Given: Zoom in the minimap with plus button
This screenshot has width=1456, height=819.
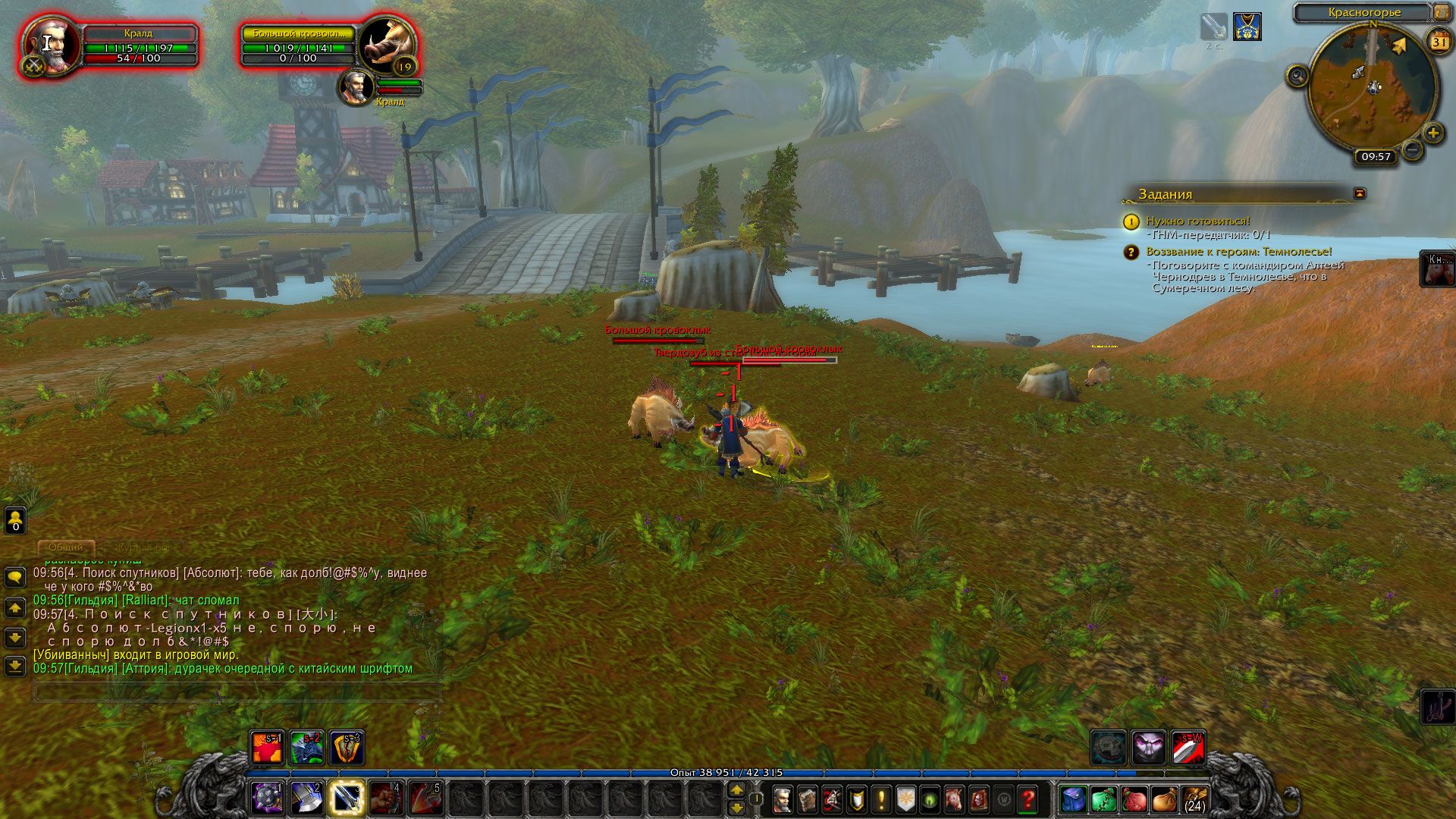Looking at the screenshot, I should pyautogui.click(x=1432, y=134).
